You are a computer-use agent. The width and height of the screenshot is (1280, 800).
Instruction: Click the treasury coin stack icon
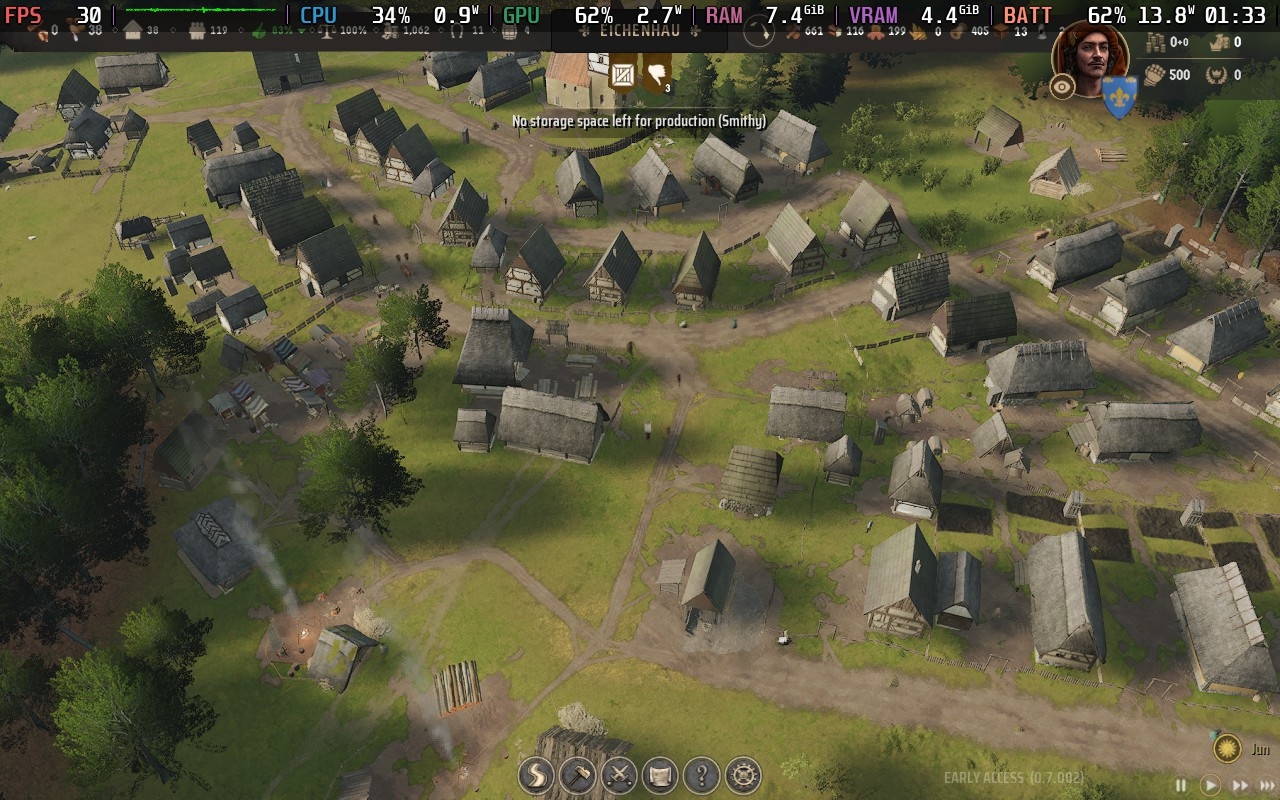1156,42
